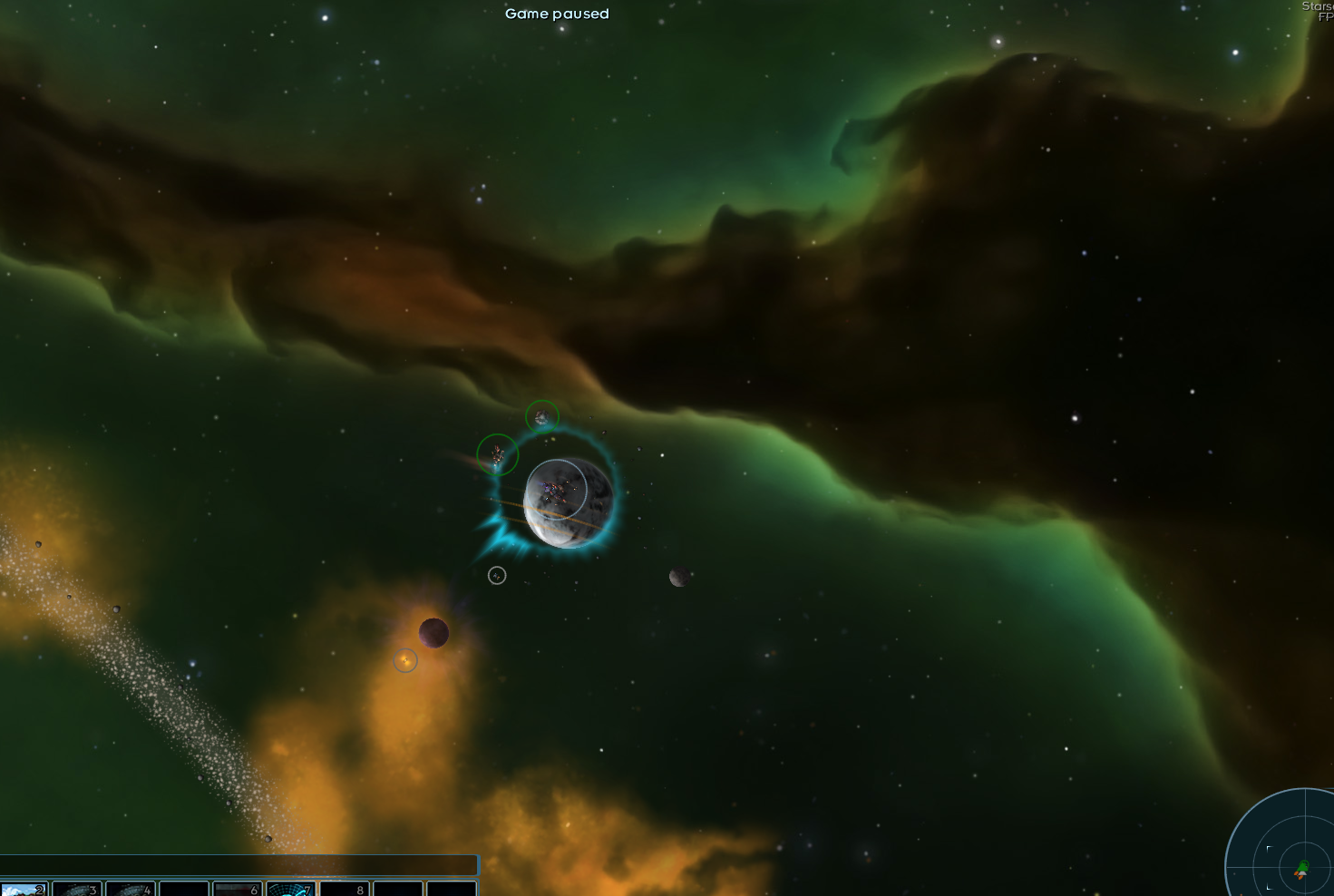
Task: Select the cyan radar ability in slot 7
Action: tap(291, 890)
